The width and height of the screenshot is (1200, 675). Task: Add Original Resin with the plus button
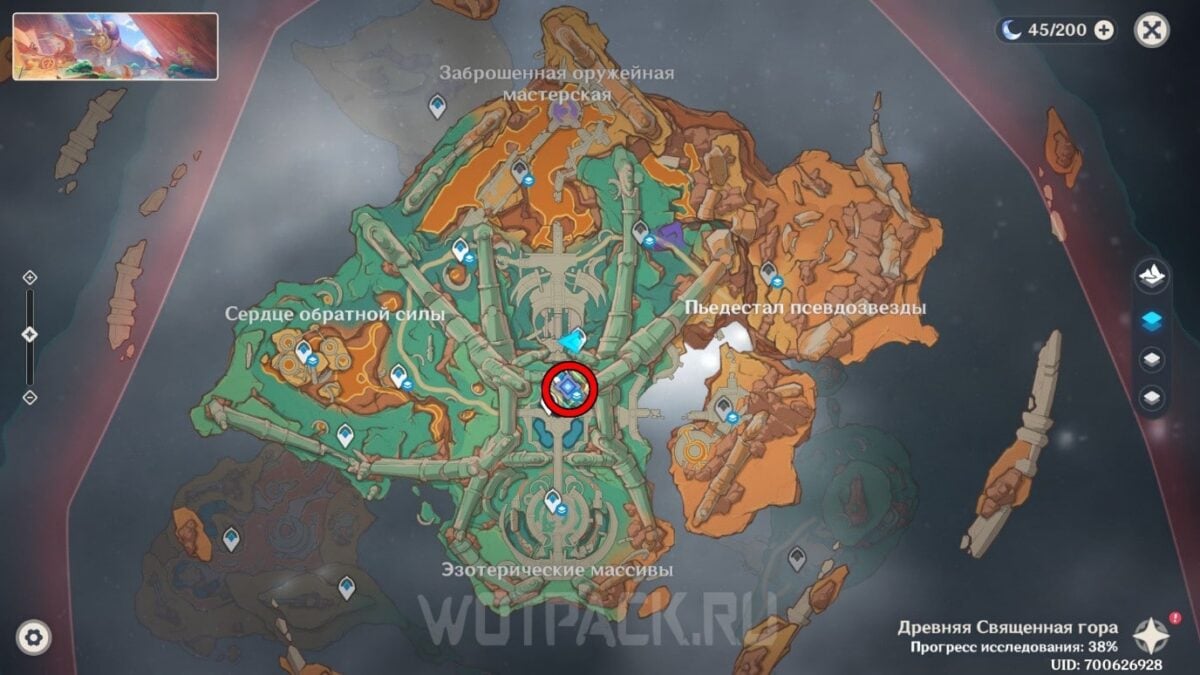pos(1104,30)
